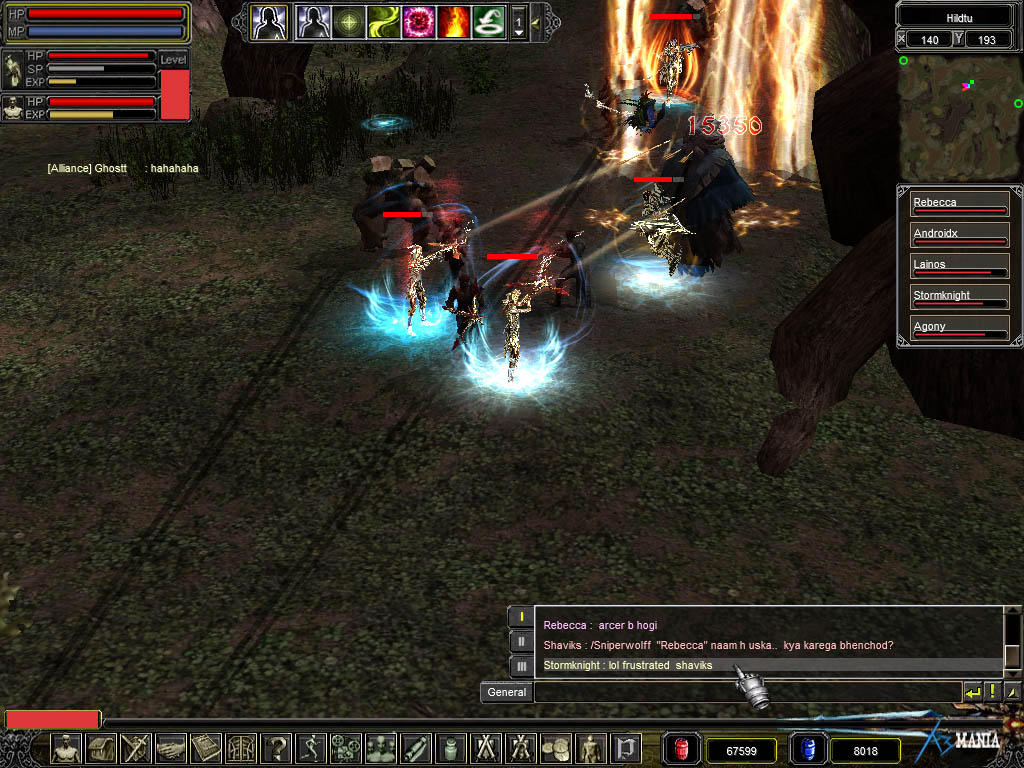
Task: Switch to chat tab III
Action: point(521,665)
